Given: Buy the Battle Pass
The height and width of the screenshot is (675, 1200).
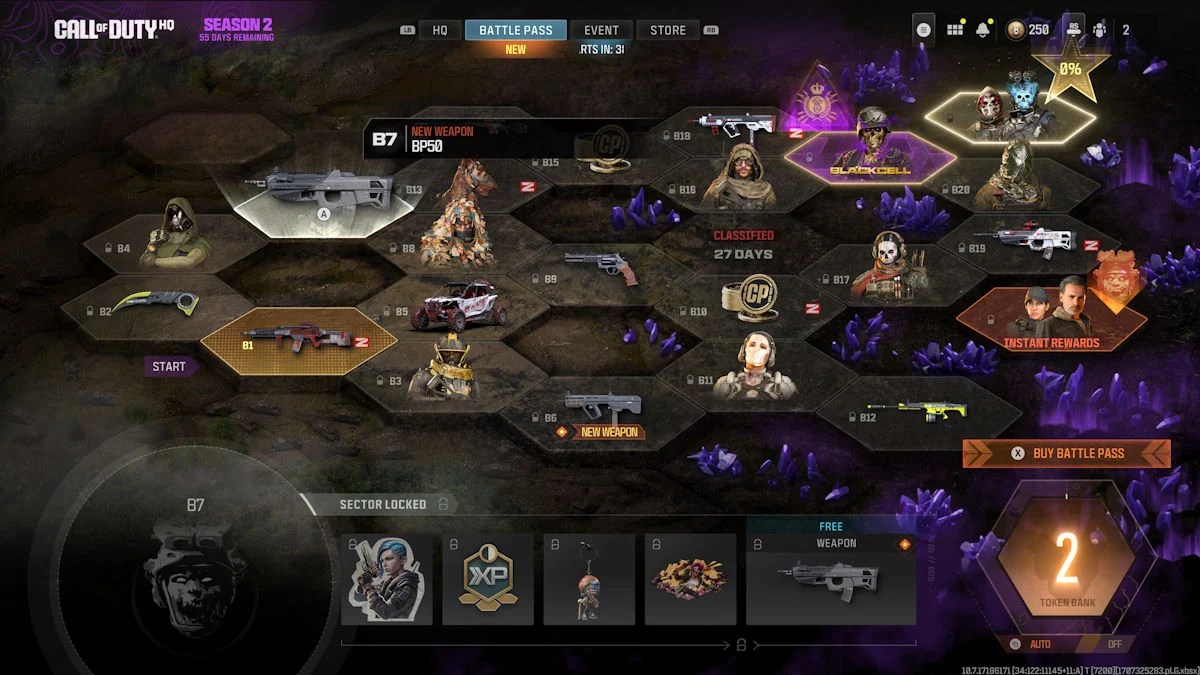Looking at the screenshot, I should pyautogui.click(x=1067, y=453).
